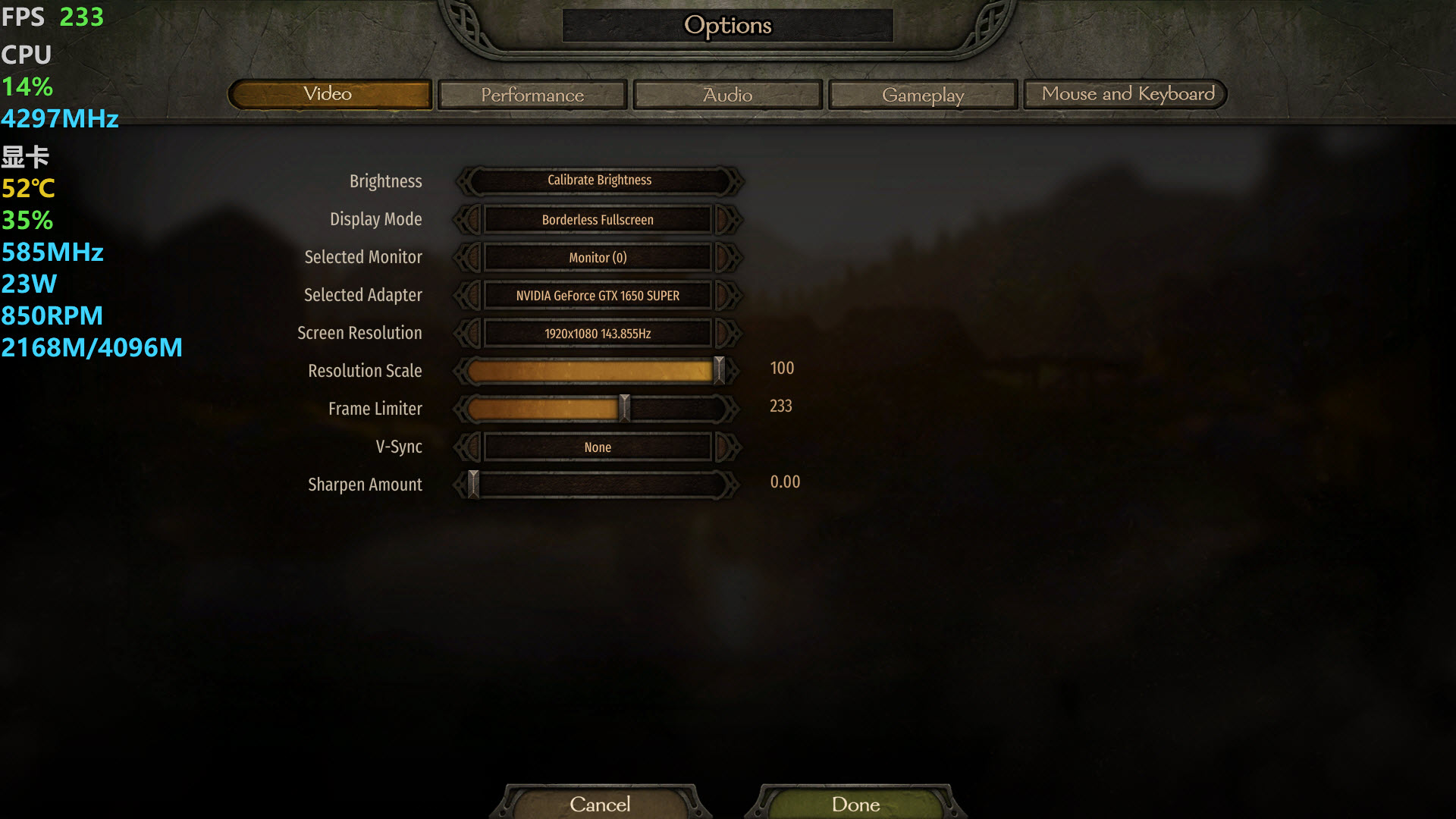Select previous Screen Resolution option
1456x819 pixels.
pyautogui.click(x=469, y=334)
